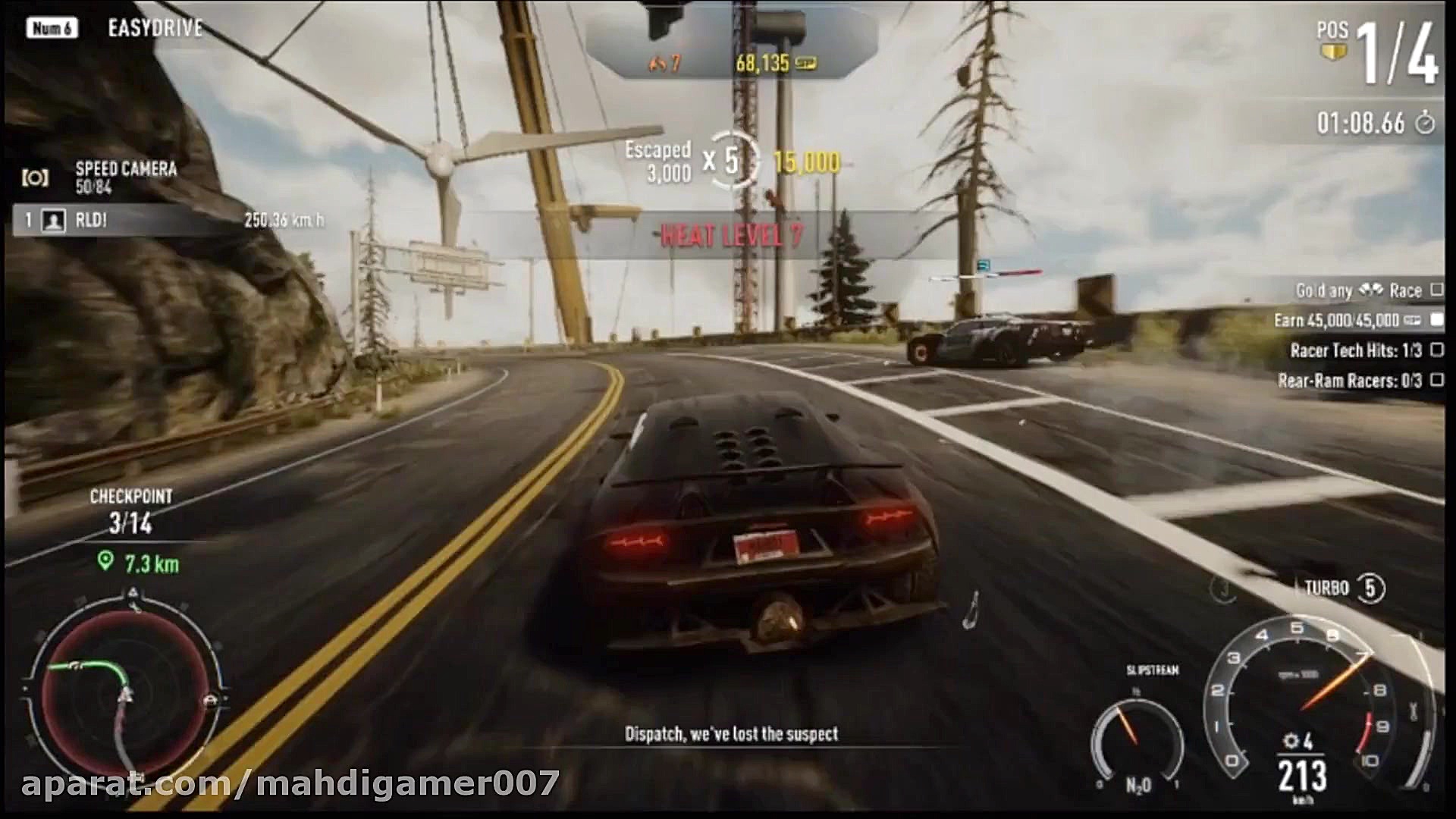Open the aparat.com mahdigamer007 watermark link

[x=290, y=783]
